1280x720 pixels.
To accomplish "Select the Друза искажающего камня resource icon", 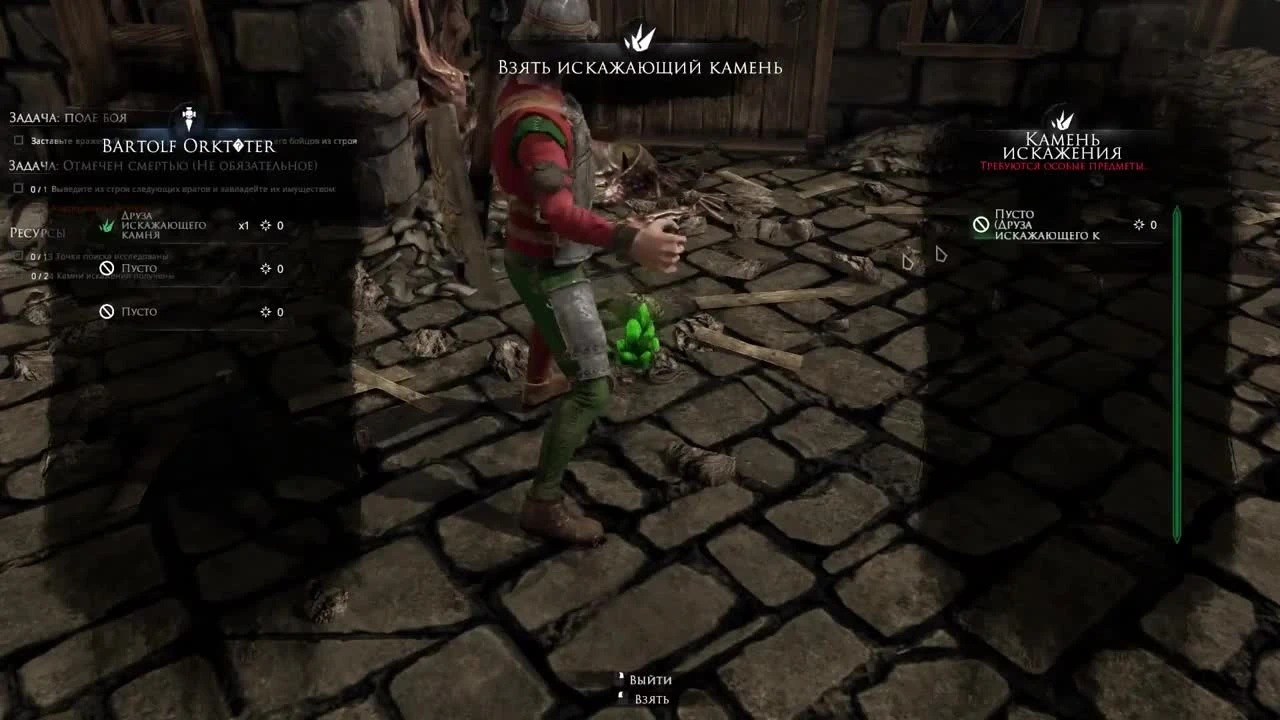I will click(108, 225).
